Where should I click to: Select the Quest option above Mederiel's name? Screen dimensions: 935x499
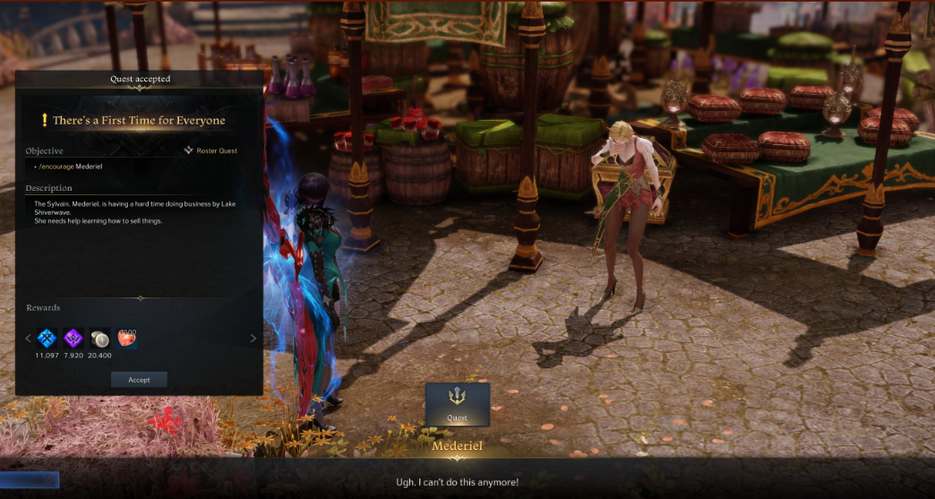(457, 404)
